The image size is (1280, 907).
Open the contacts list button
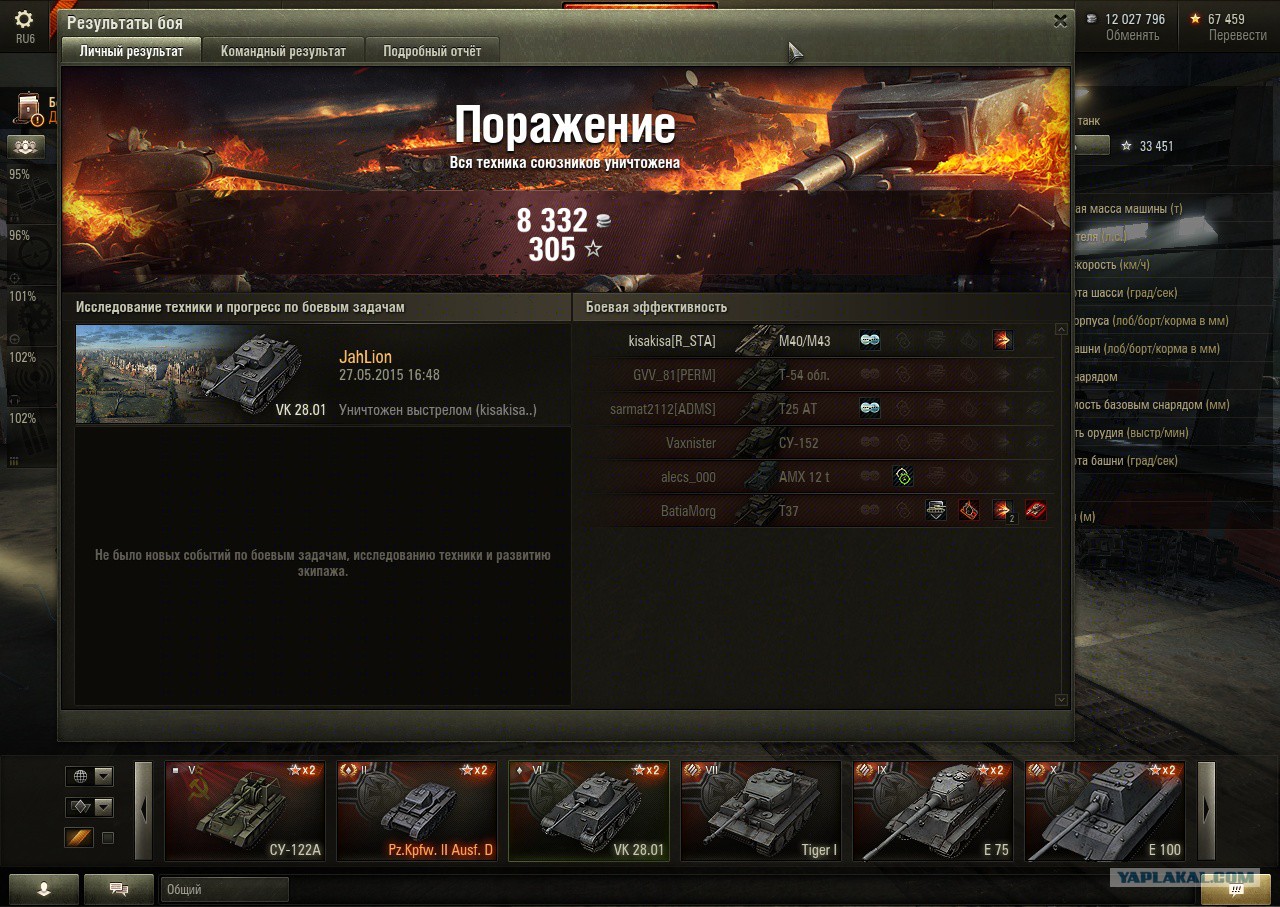(x=43, y=889)
